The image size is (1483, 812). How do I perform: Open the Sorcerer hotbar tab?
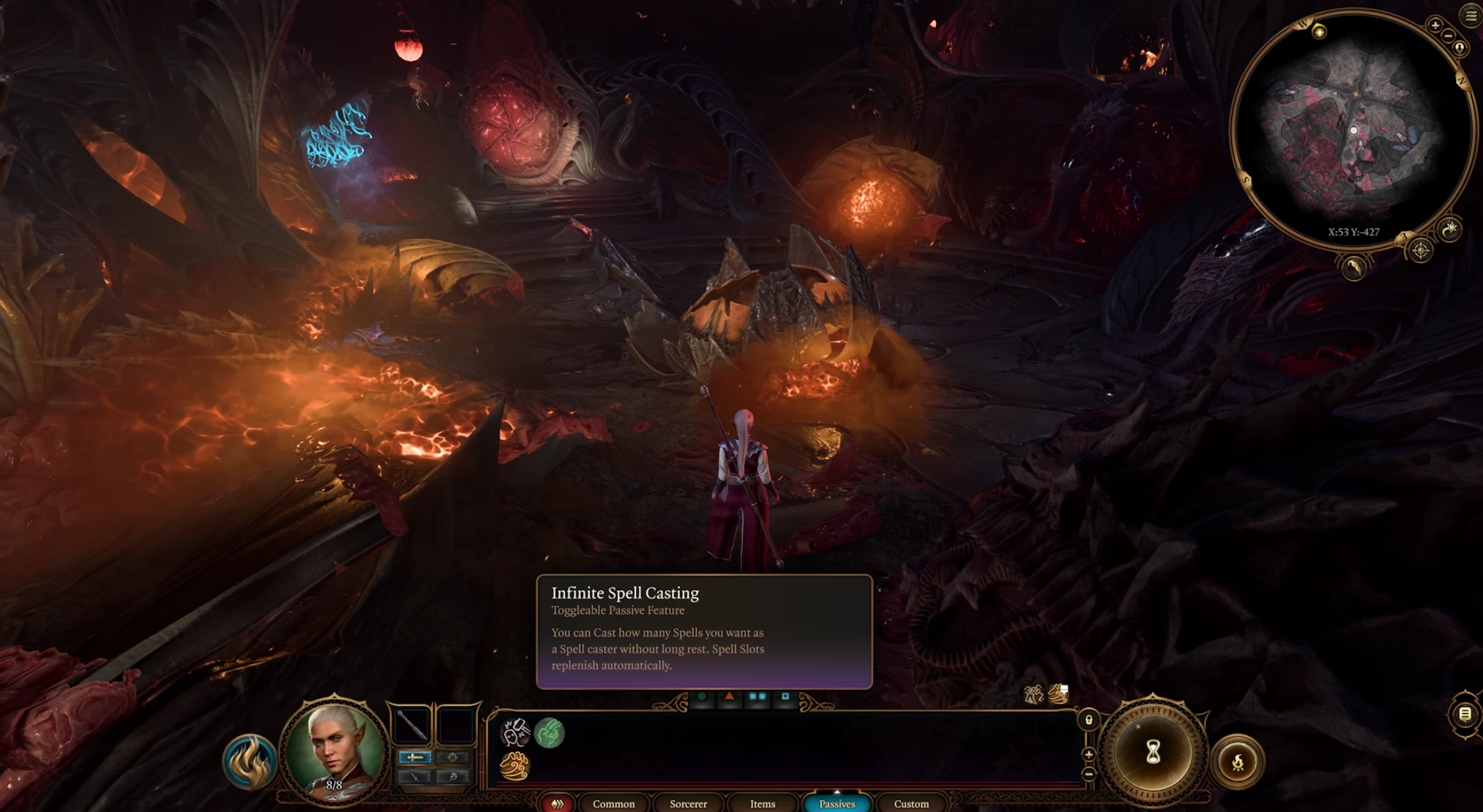pyautogui.click(x=688, y=804)
